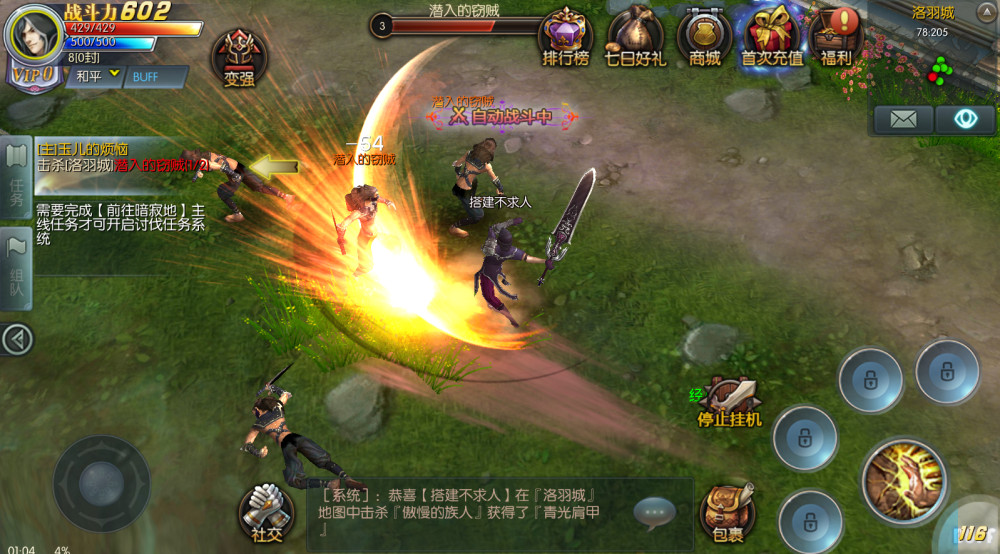1000x554 pixels.
Task: Show the BUFF list
Action: point(147,76)
